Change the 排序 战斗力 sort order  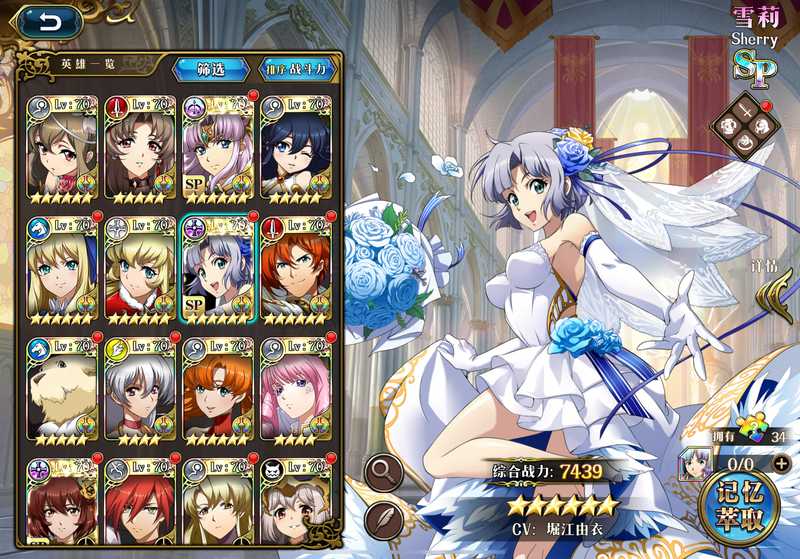[x=297, y=69]
